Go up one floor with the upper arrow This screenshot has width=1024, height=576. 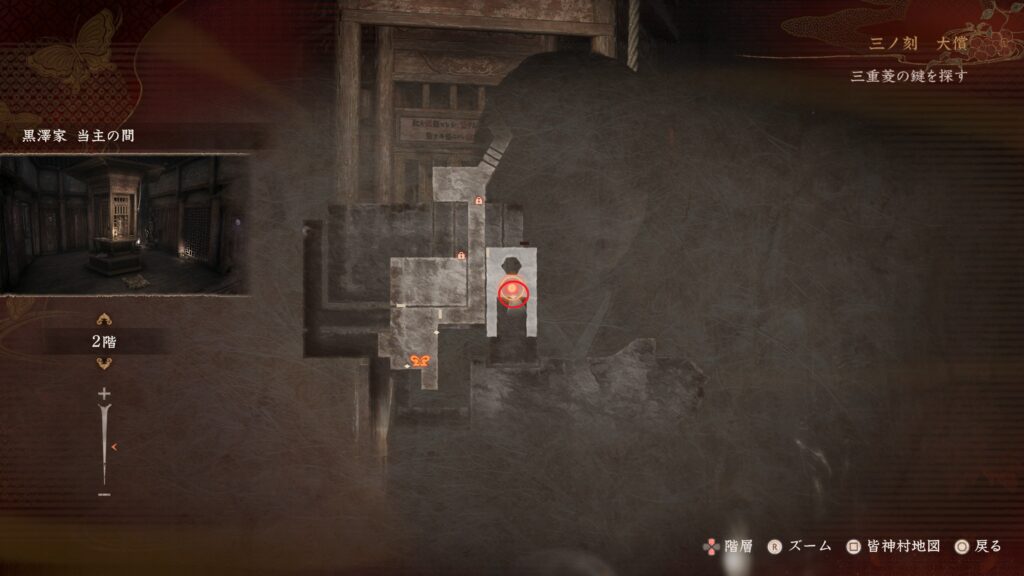103,320
